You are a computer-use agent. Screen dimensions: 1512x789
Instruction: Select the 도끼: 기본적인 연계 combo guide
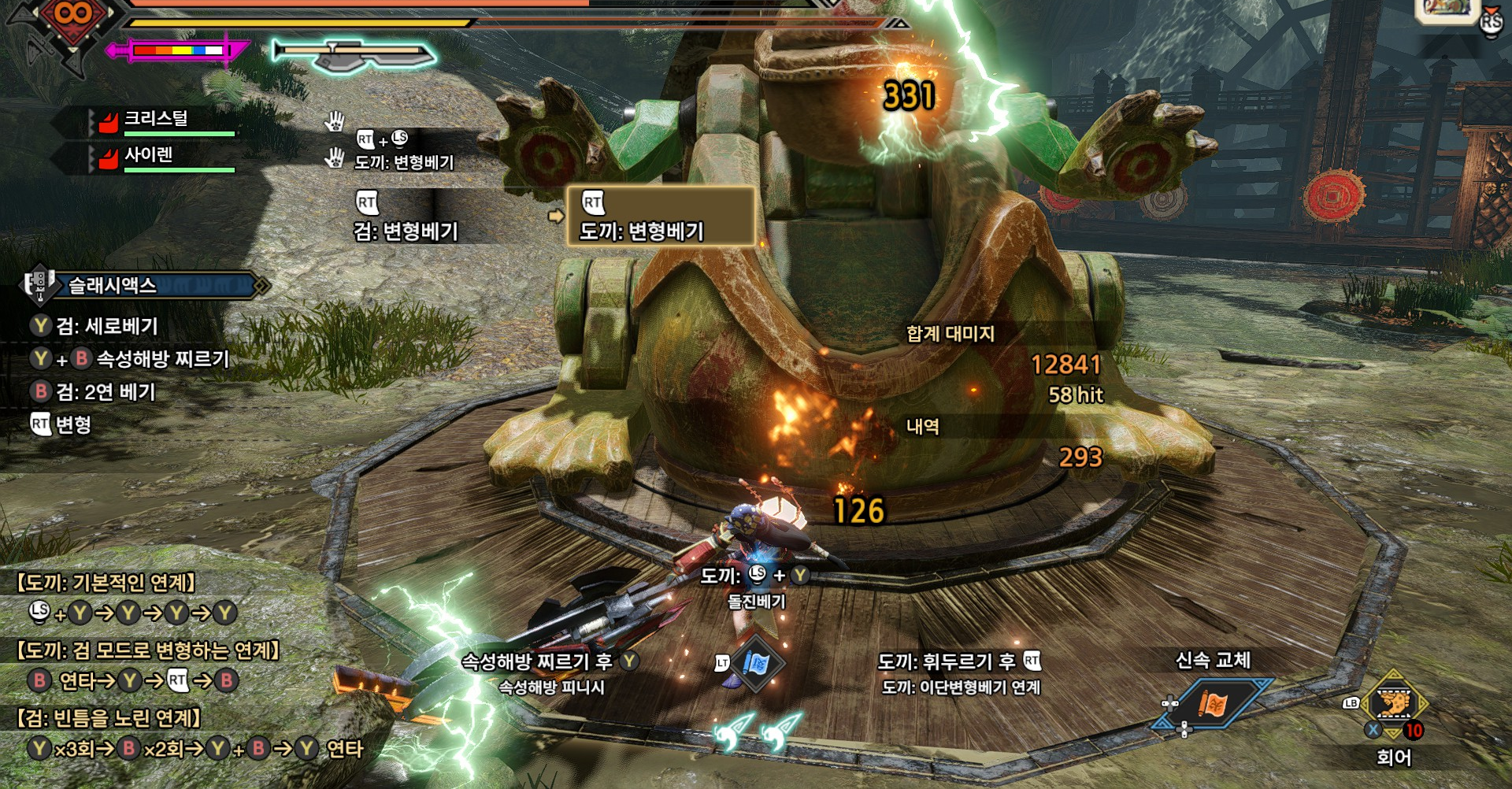pos(106,583)
